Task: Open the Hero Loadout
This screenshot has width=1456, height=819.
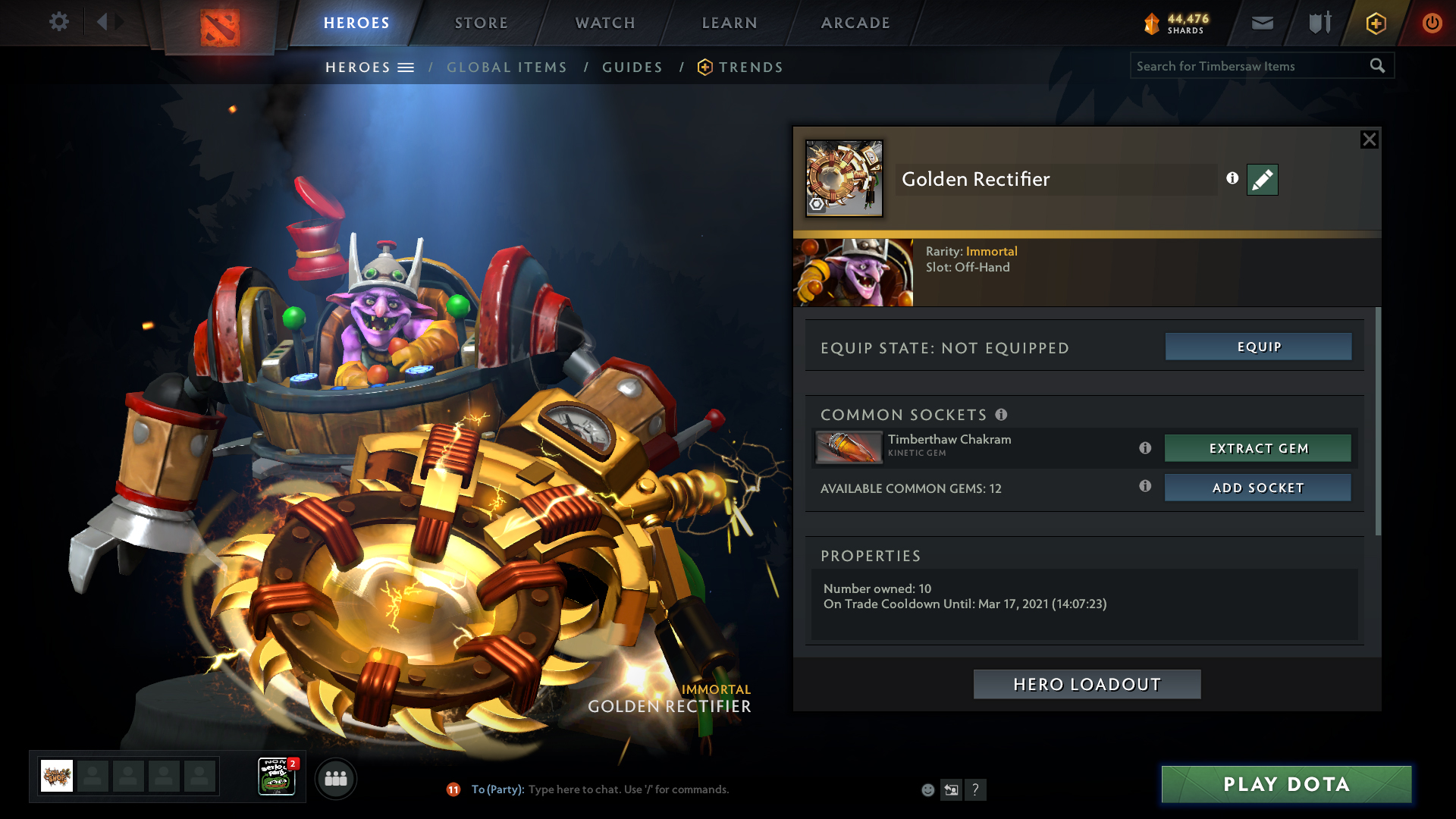Action: point(1087,684)
